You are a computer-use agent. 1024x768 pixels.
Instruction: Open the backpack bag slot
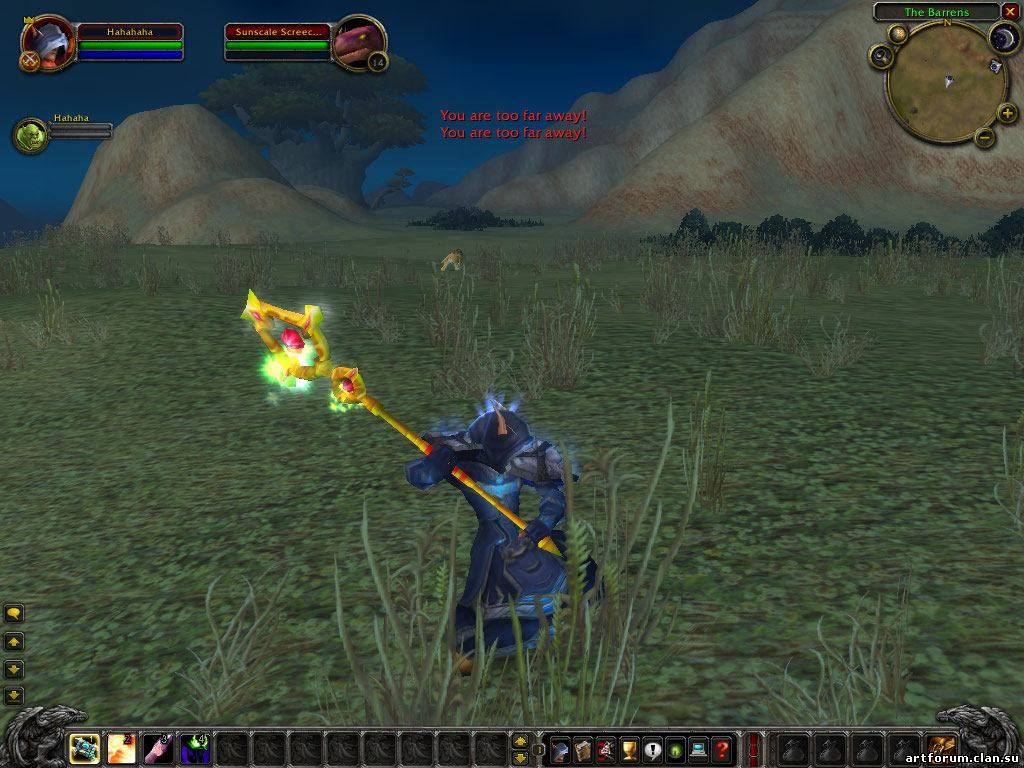(940, 748)
